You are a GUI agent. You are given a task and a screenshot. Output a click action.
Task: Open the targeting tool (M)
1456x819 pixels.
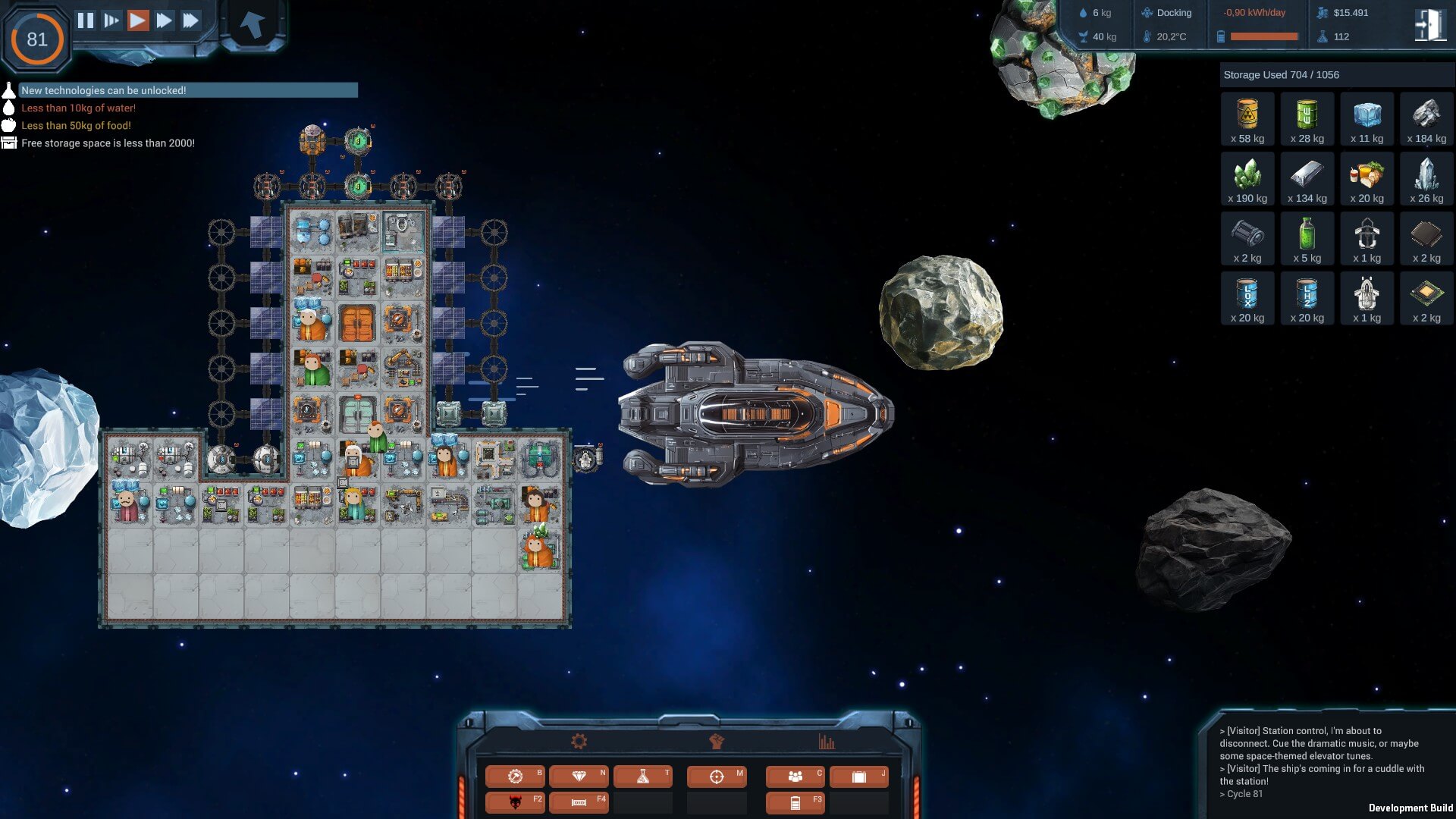tap(716, 776)
